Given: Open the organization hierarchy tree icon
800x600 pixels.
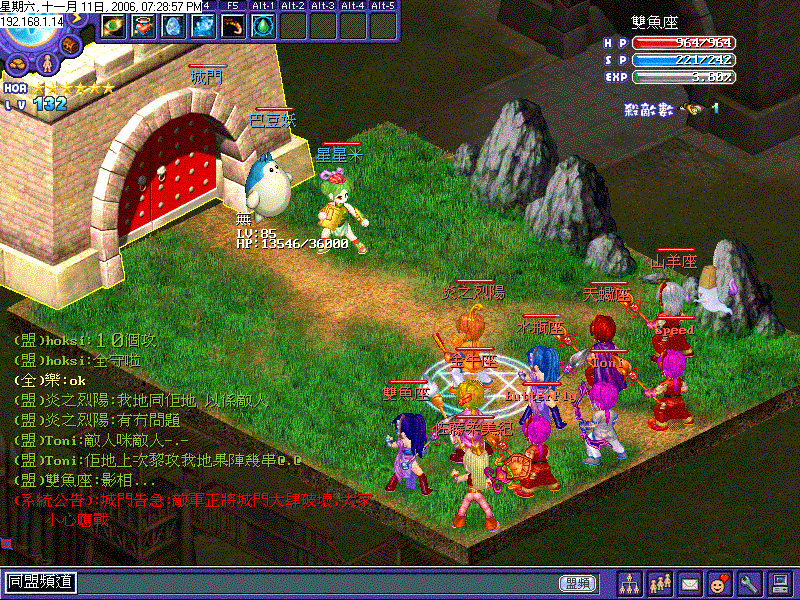Looking at the screenshot, I should pyautogui.click(x=631, y=582).
